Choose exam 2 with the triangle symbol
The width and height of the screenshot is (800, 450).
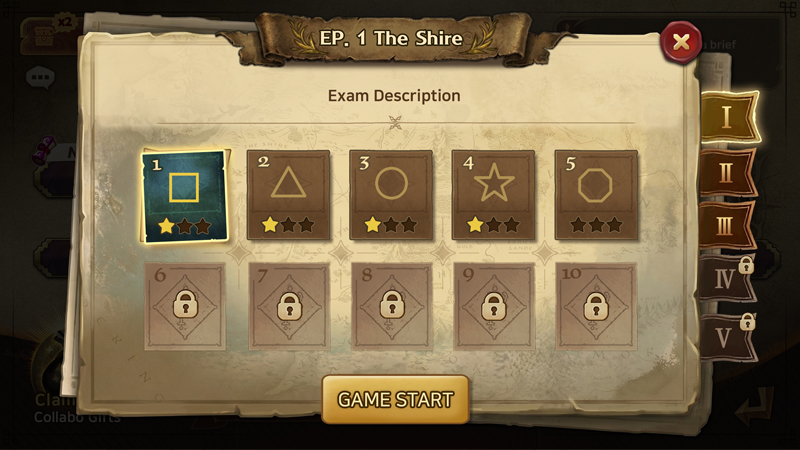click(288, 195)
